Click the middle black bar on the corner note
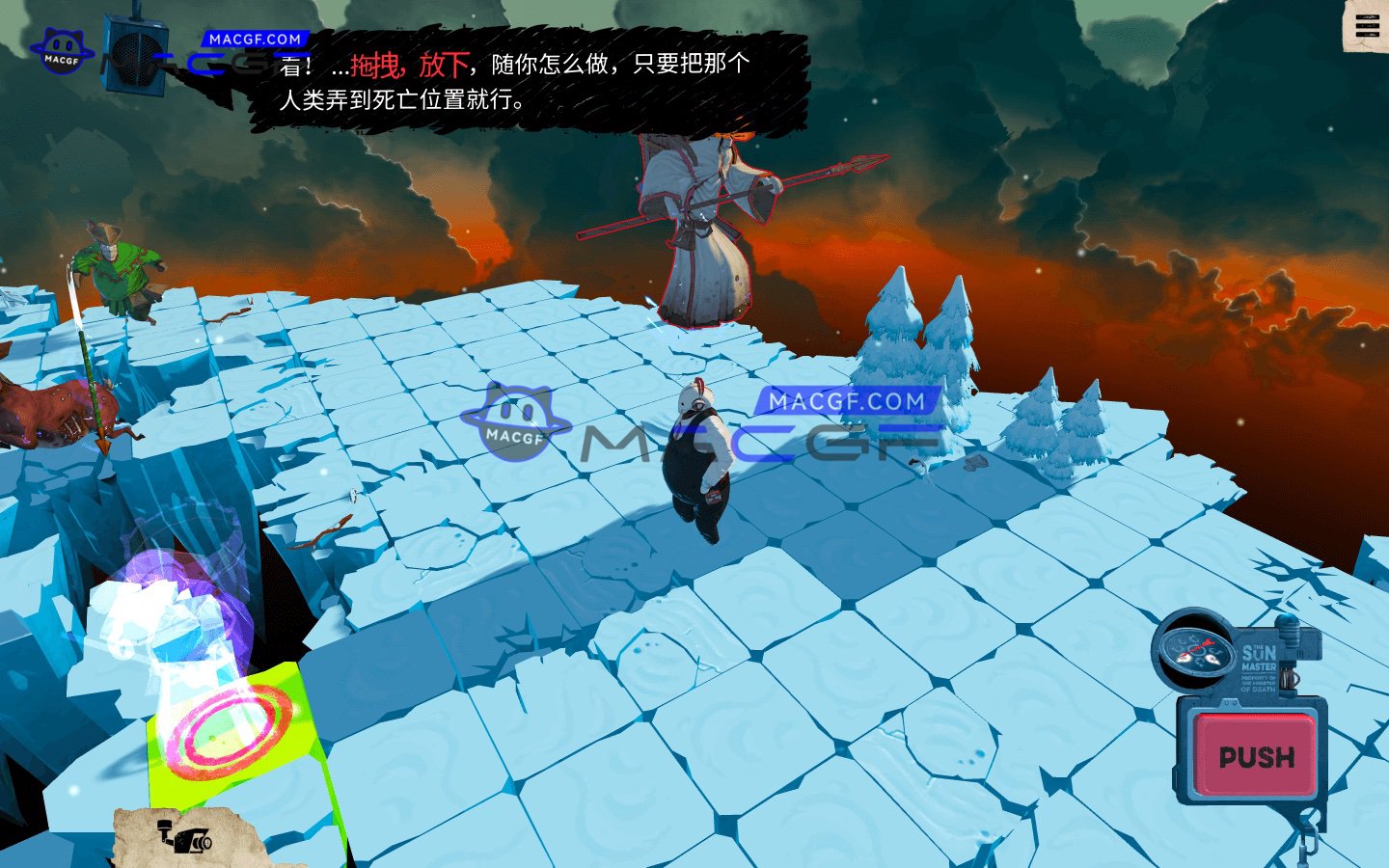The height and width of the screenshot is (868, 1389). click(x=1368, y=26)
